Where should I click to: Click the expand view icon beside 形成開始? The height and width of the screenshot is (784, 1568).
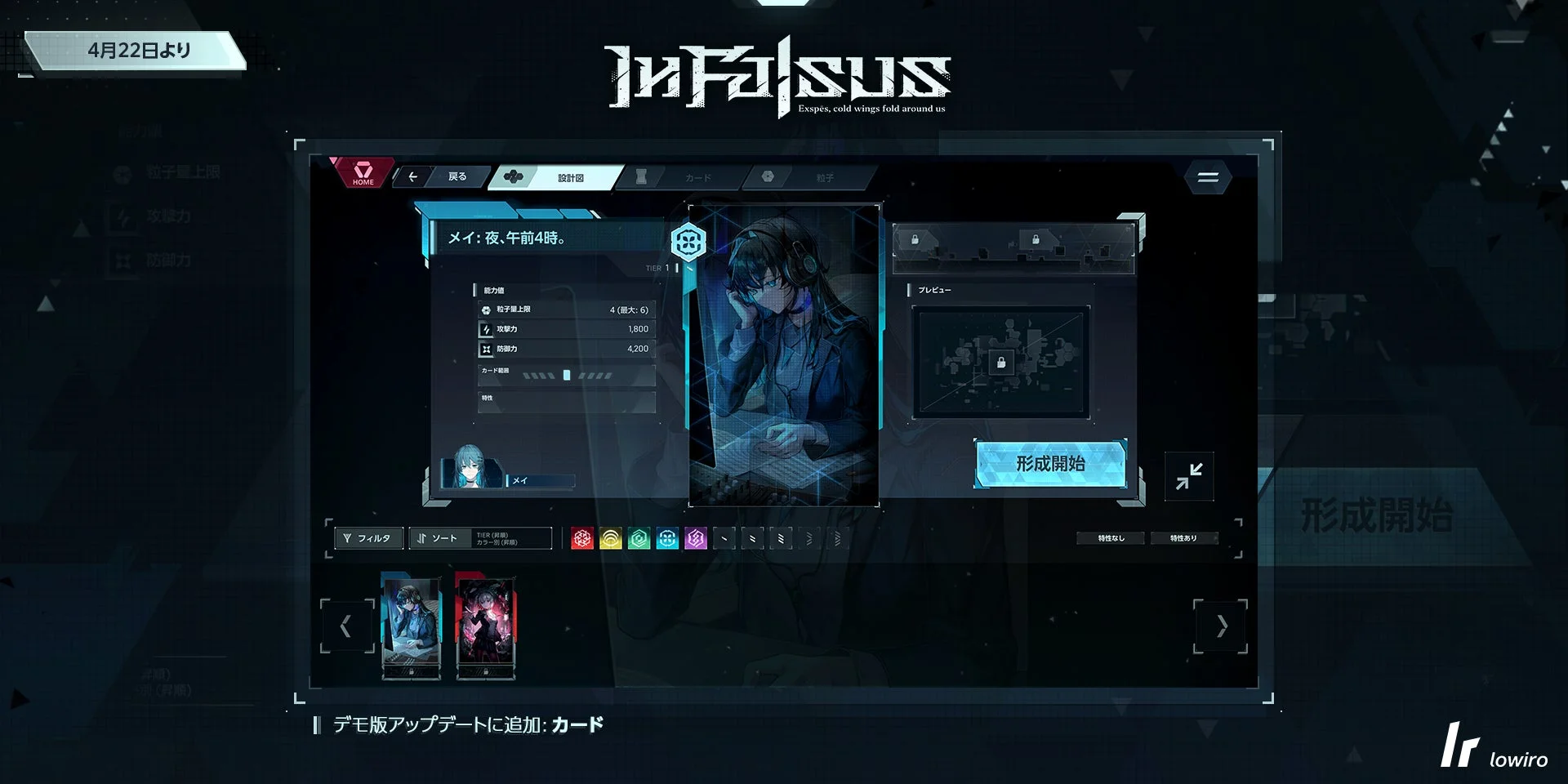(x=1189, y=476)
